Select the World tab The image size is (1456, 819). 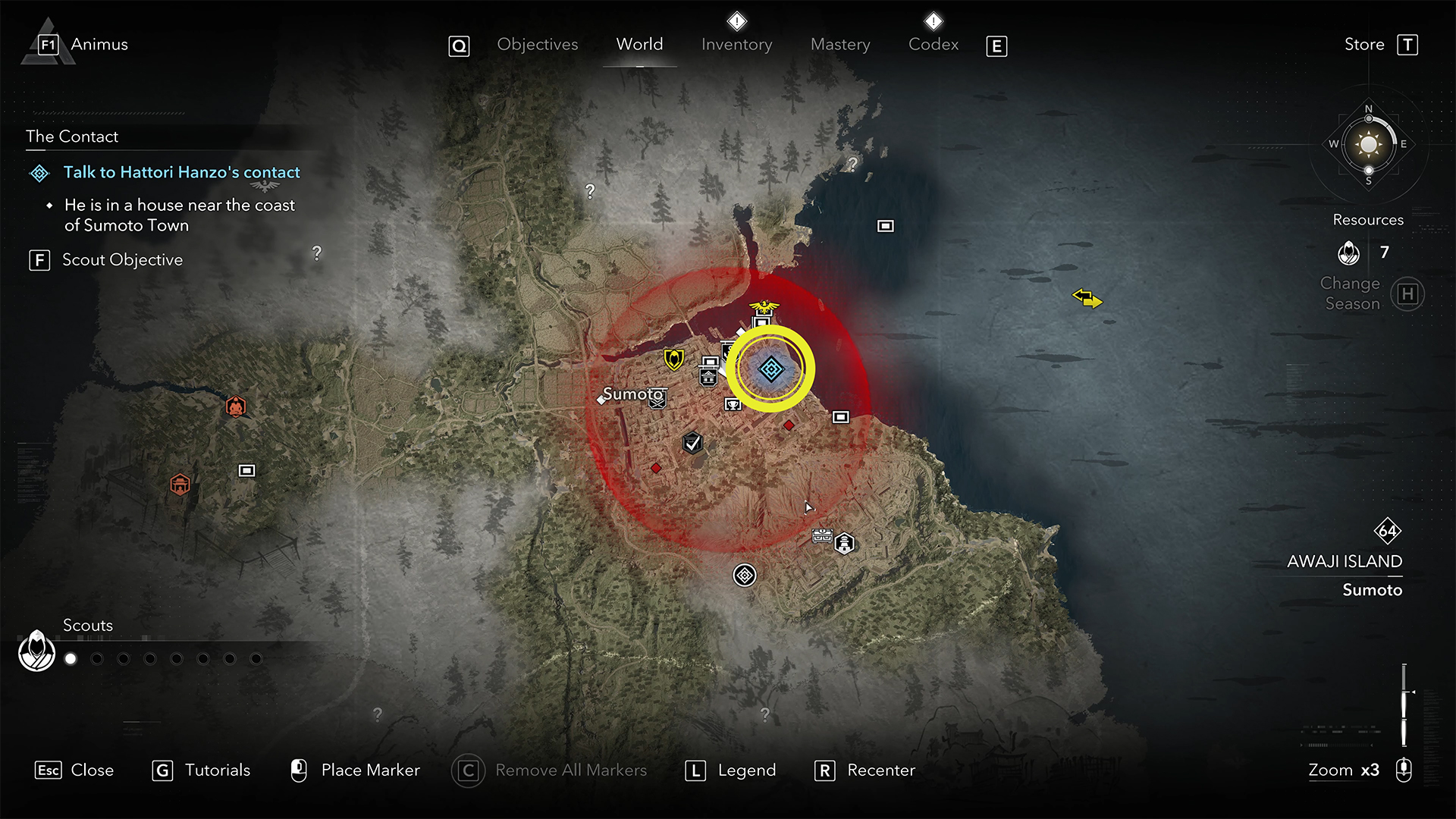(639, 45)
